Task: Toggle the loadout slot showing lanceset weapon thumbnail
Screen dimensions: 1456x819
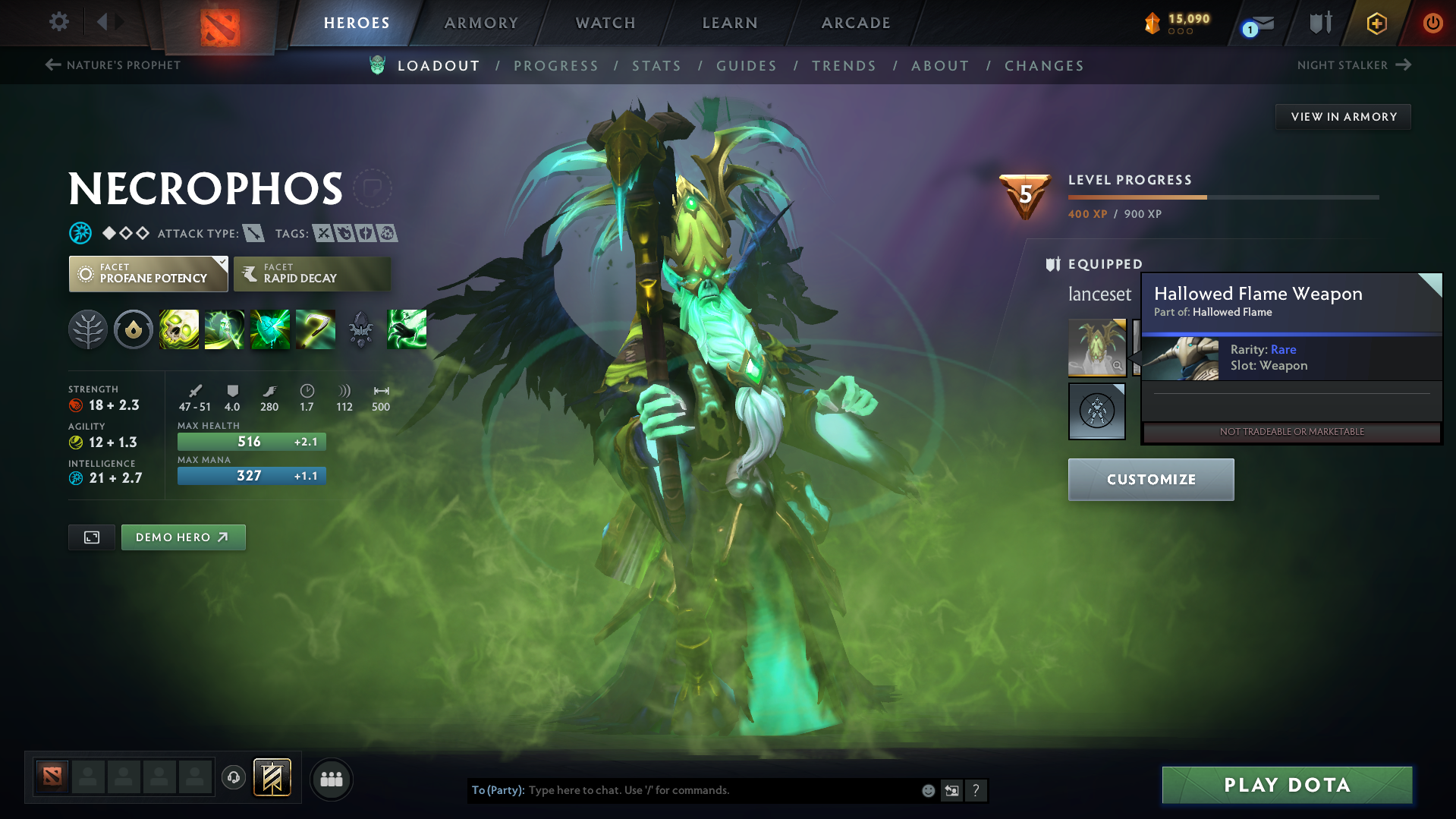Action: pos(1096,348)
